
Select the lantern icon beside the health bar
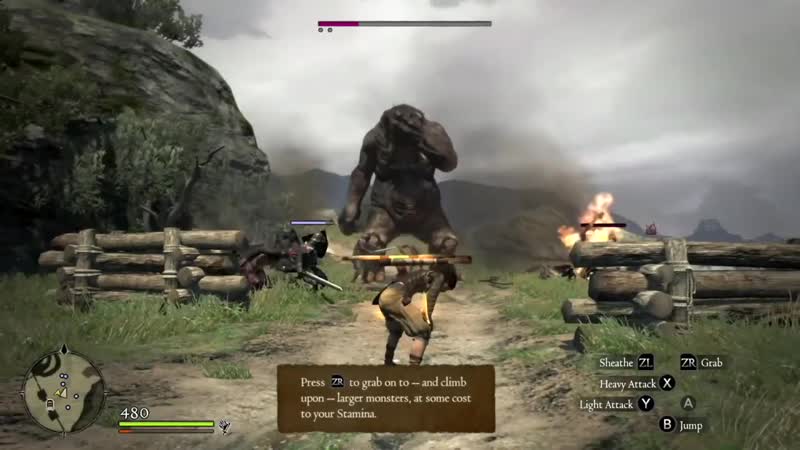[226, 426]
